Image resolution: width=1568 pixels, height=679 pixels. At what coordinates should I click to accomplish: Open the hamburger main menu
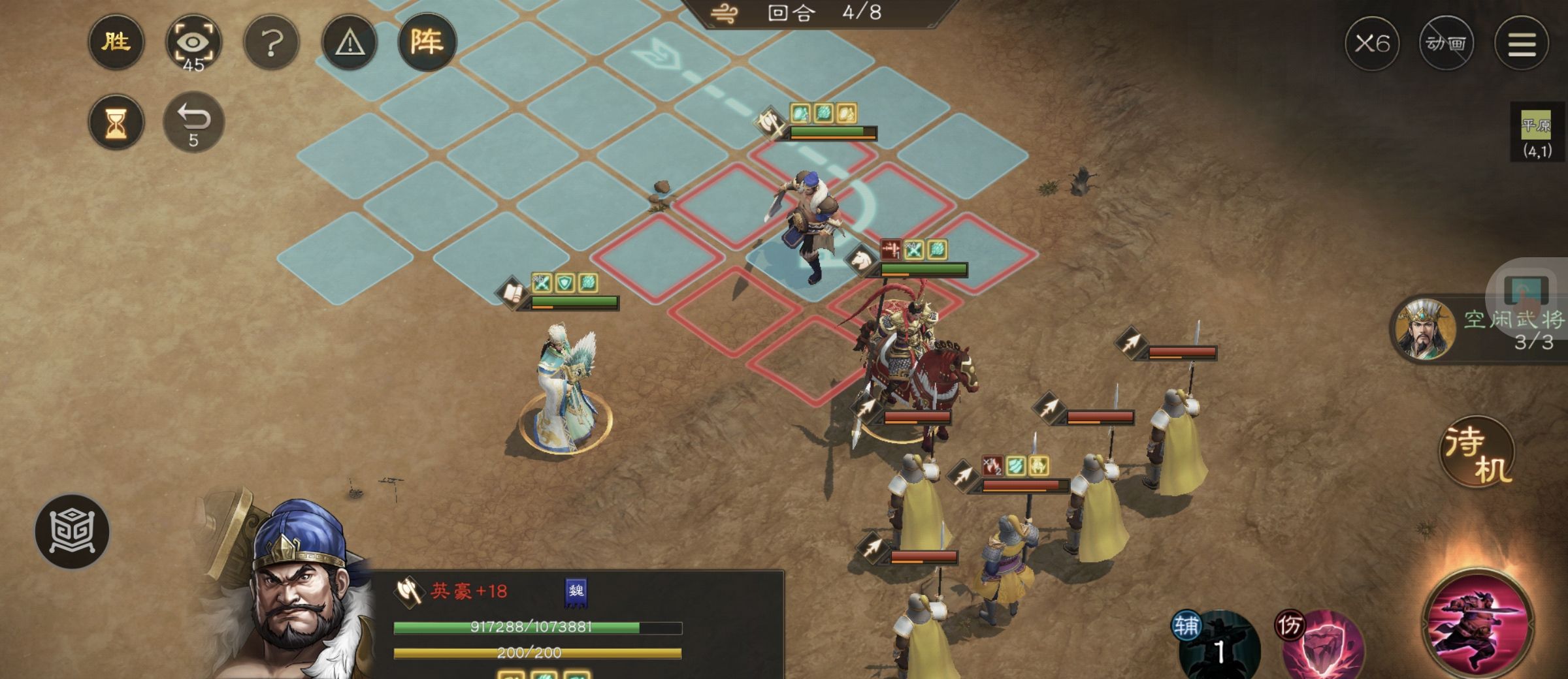(x=1522, y=44)
